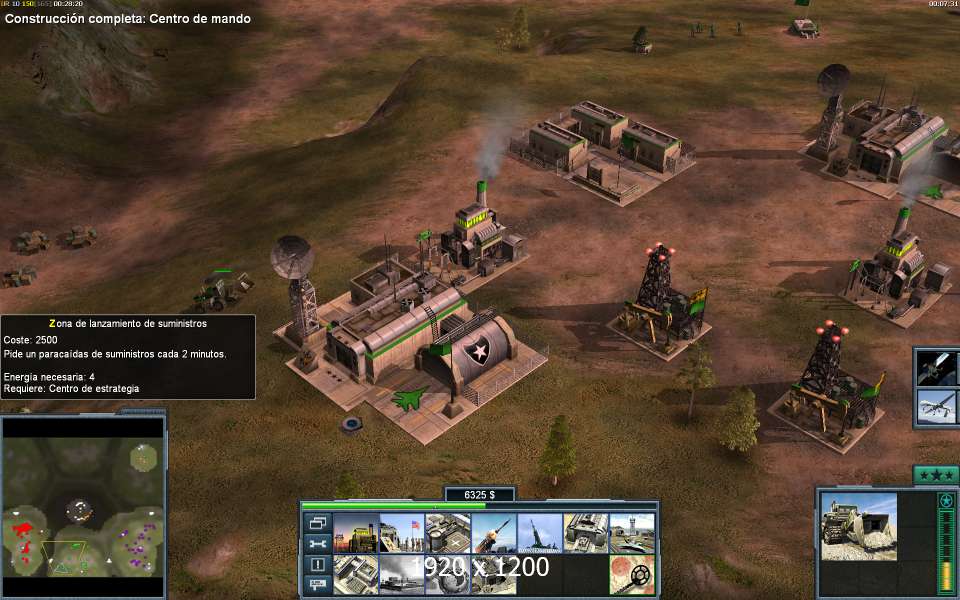Open the wrench options button
The image size is (960, 600).
coord(318,543)
